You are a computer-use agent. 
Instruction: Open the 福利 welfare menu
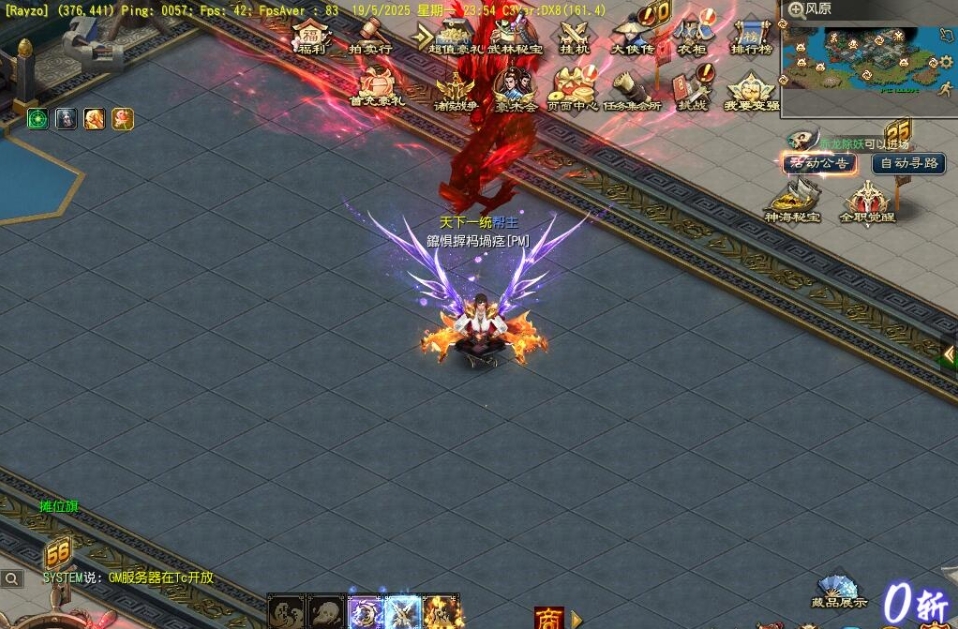pos(312,36)
